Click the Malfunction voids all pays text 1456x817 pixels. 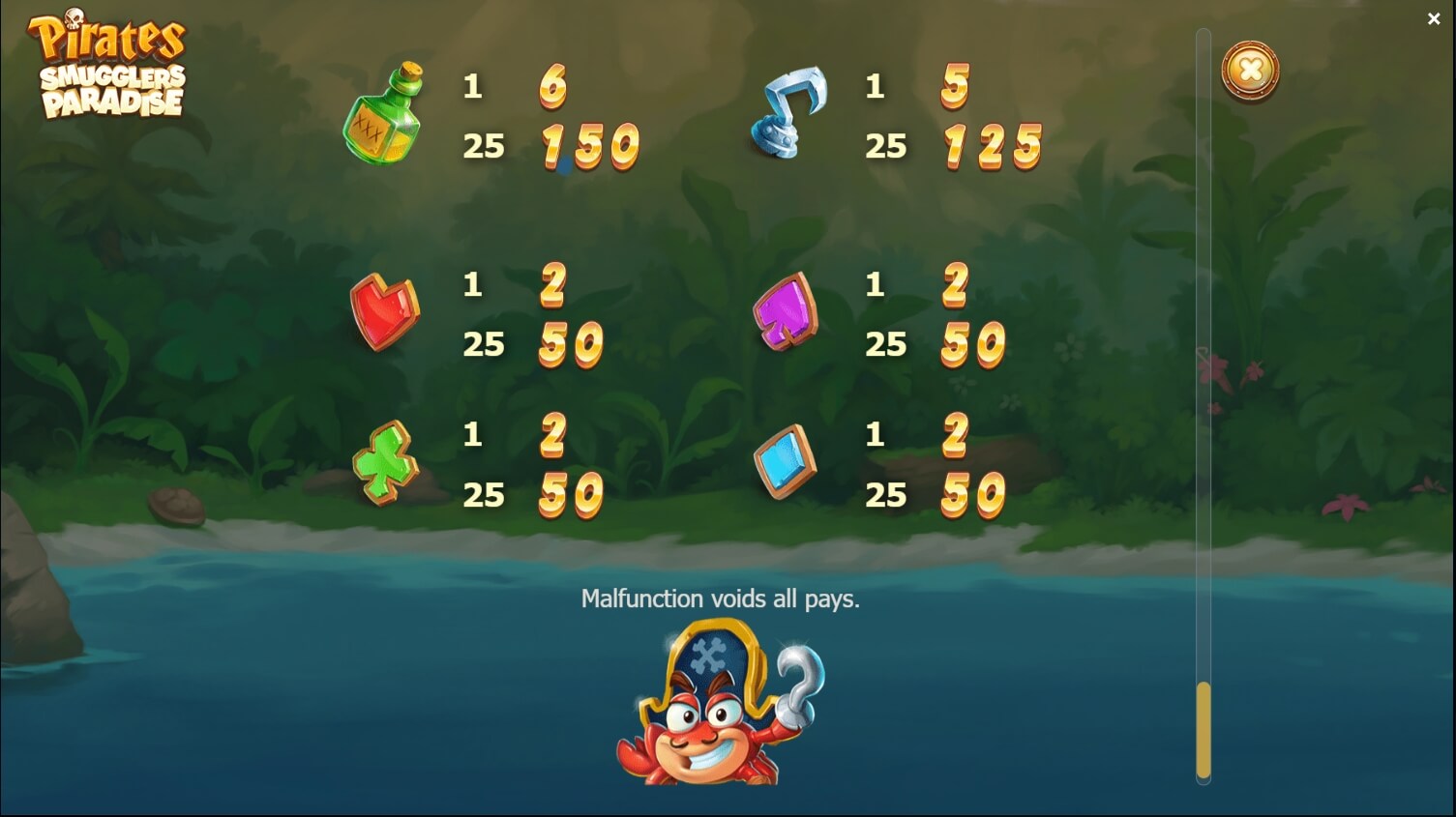(x=721, y=598)
